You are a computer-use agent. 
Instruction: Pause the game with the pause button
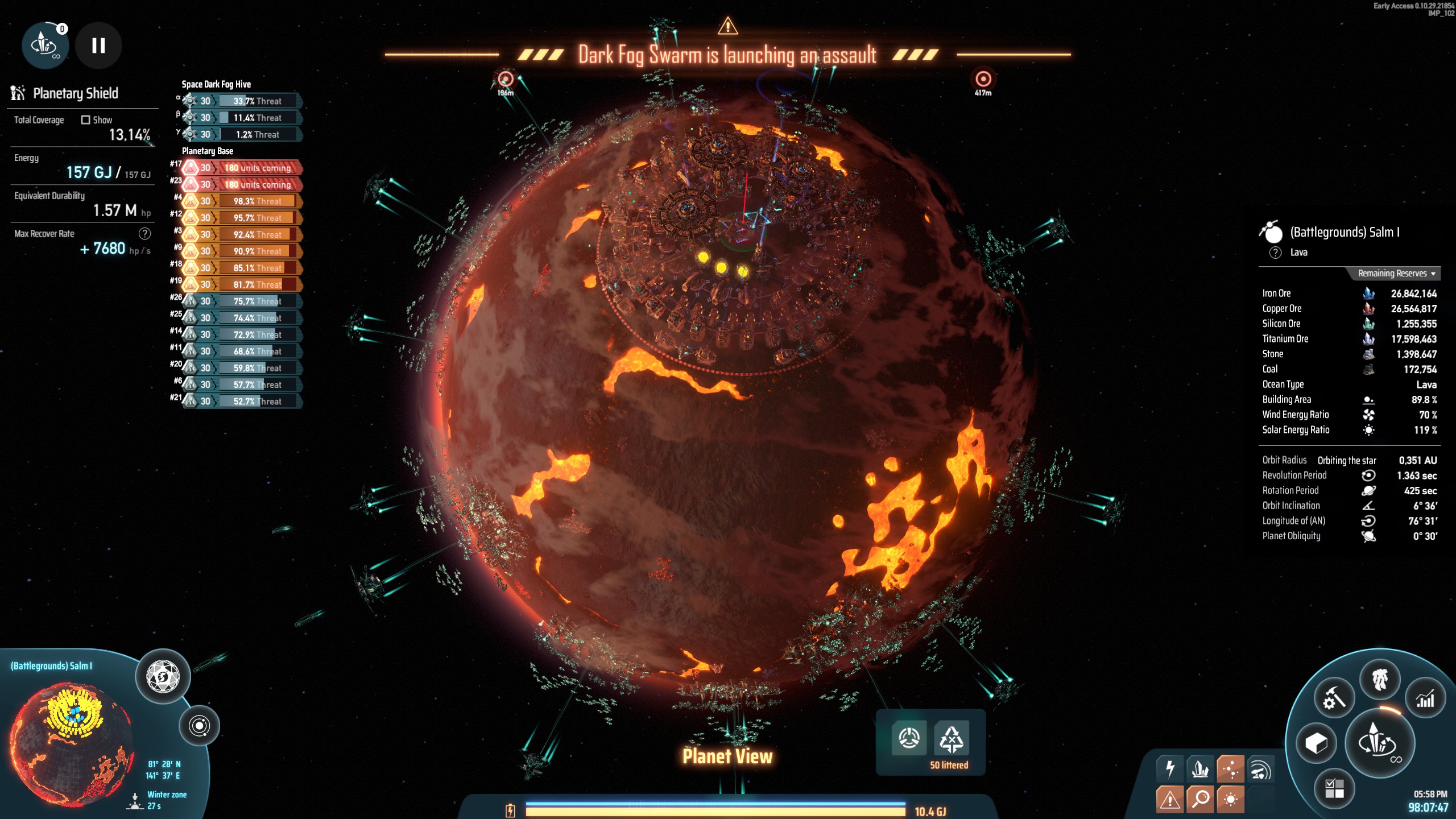pyautogui.click(x=98, y=45)
